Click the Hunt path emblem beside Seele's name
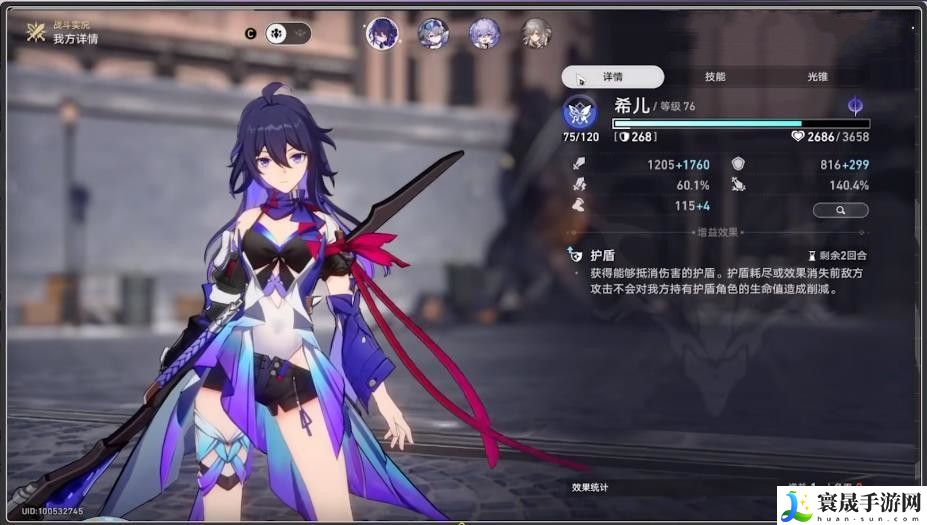This screenshot has height=525, width=927. coord(580,110)
